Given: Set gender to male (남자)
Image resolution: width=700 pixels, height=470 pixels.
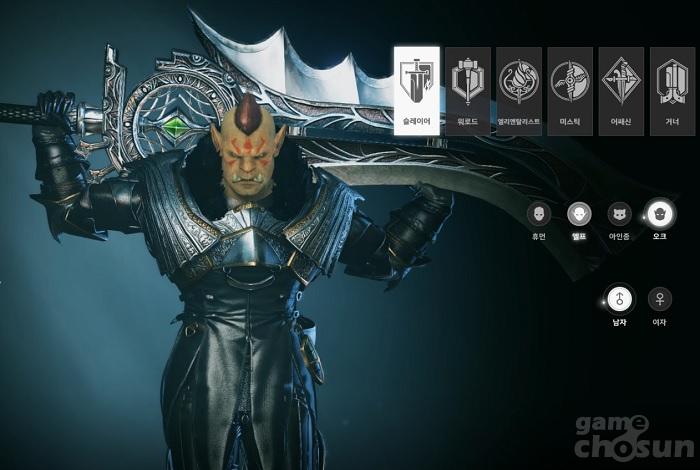Looking at the screenshot, I should pyautogui.click(x=619, y=298).
